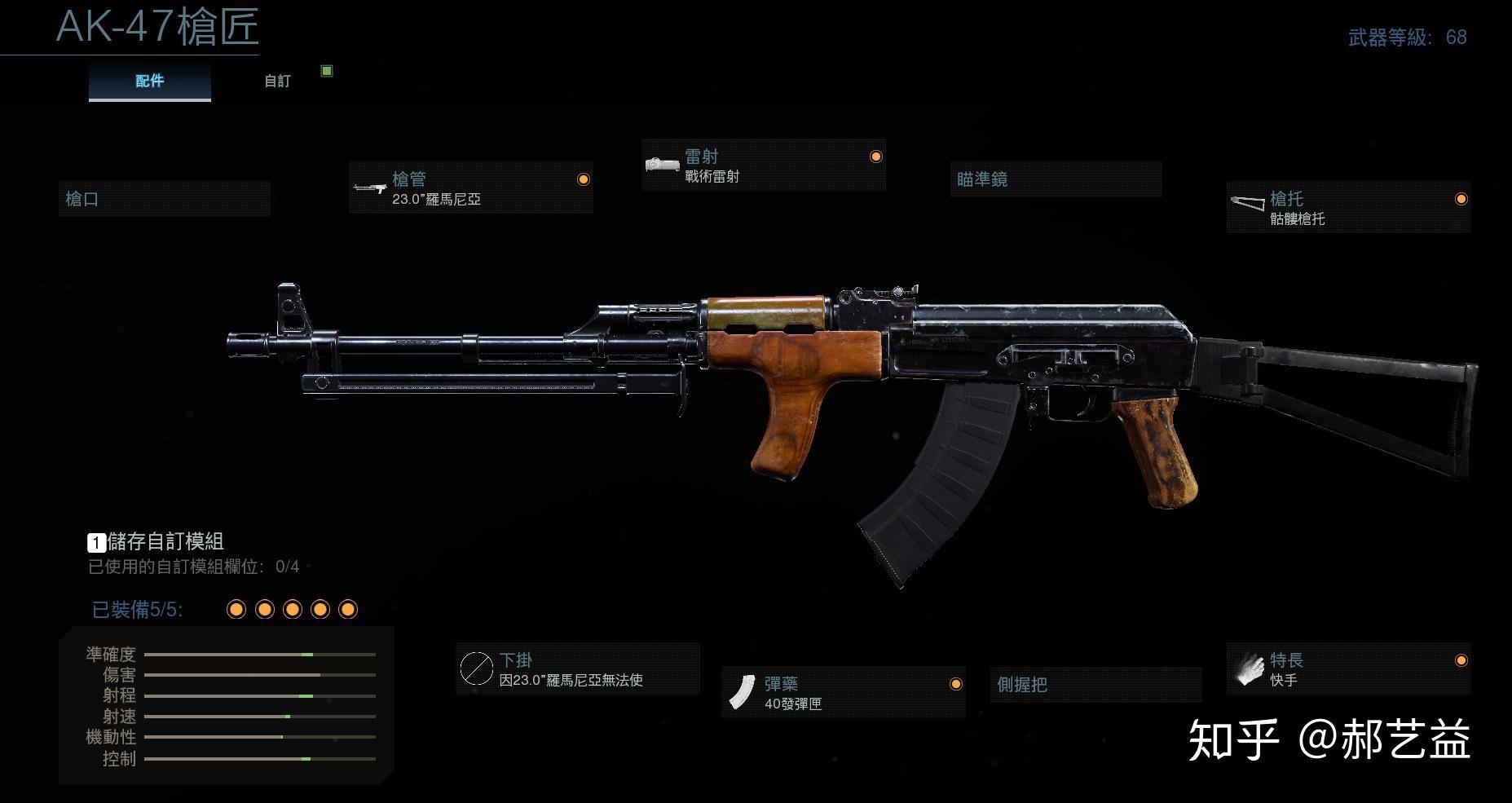Click the first orange equipped attachment dot
The height and width of the screenshot is (803, 1512).
(236, 608)
